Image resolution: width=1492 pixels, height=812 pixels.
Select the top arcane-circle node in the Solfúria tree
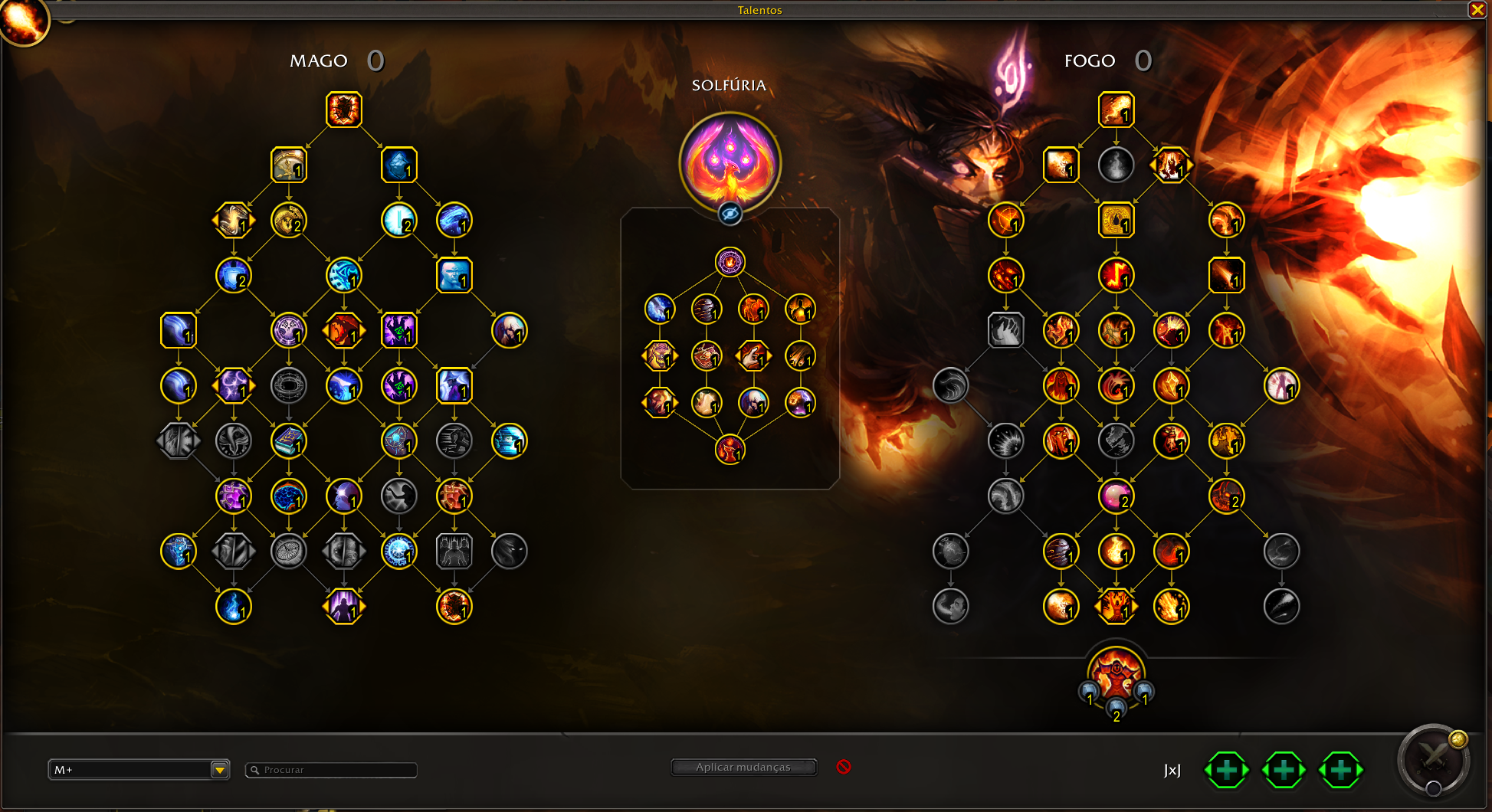click(x=730, y=262)
